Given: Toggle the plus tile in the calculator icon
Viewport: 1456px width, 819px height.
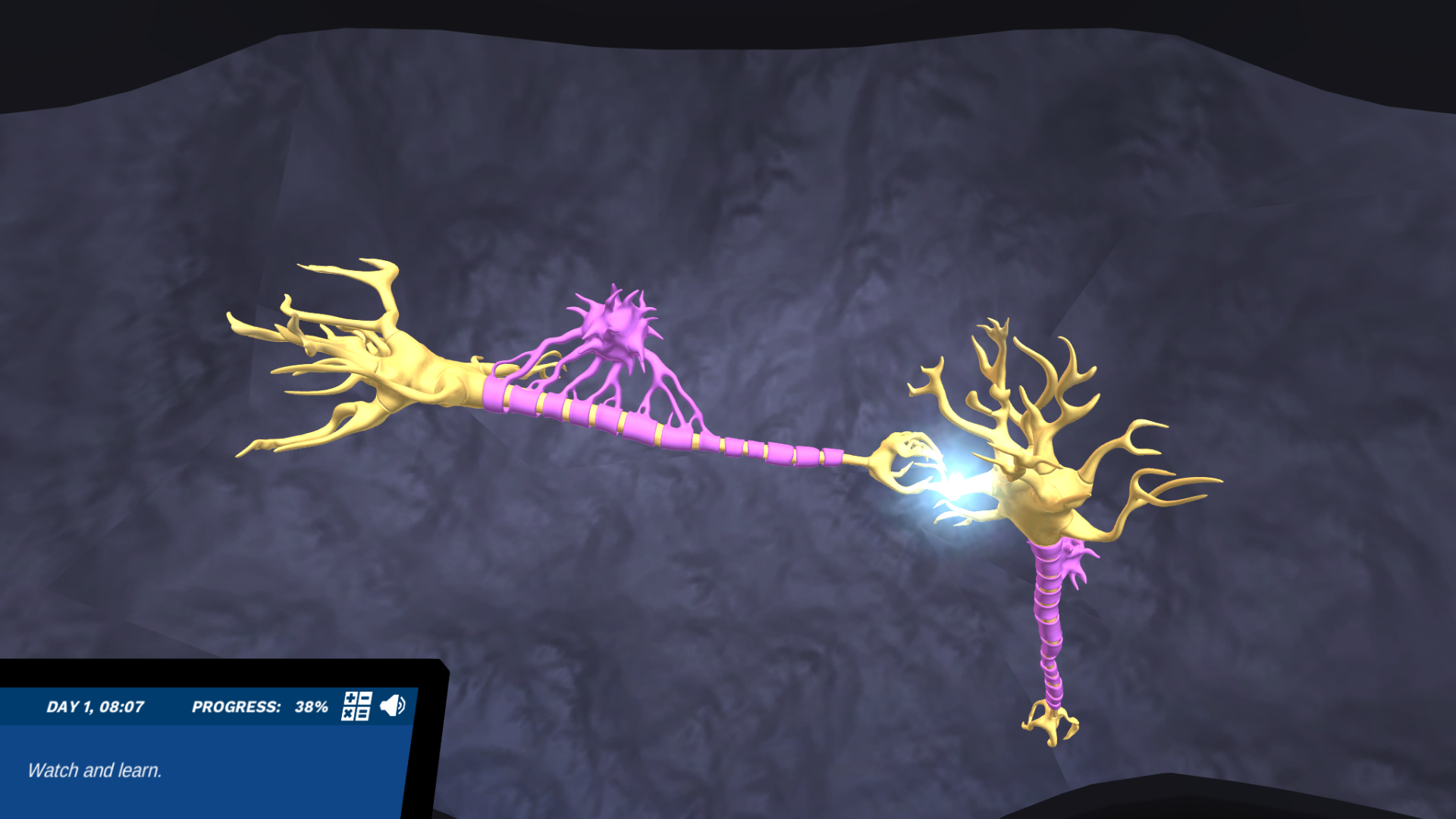Looking at the screenshot, I should coord(350,699).
